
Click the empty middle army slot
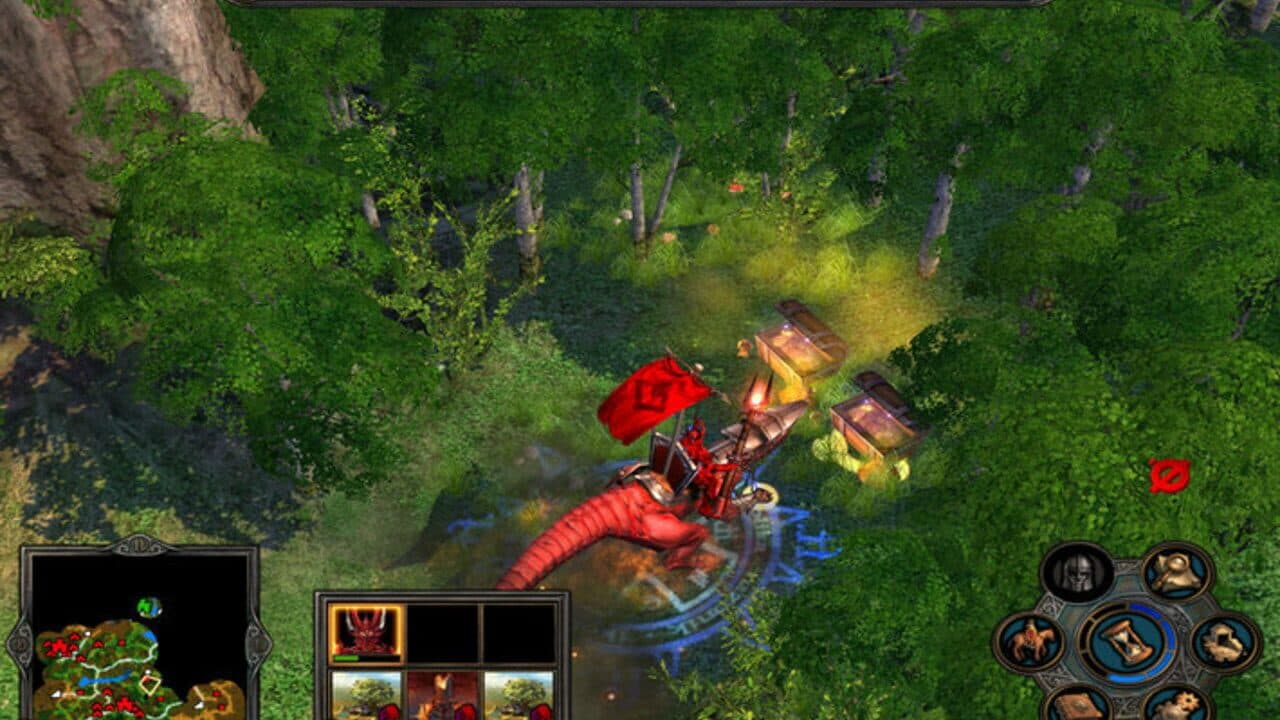coord(442,632)
